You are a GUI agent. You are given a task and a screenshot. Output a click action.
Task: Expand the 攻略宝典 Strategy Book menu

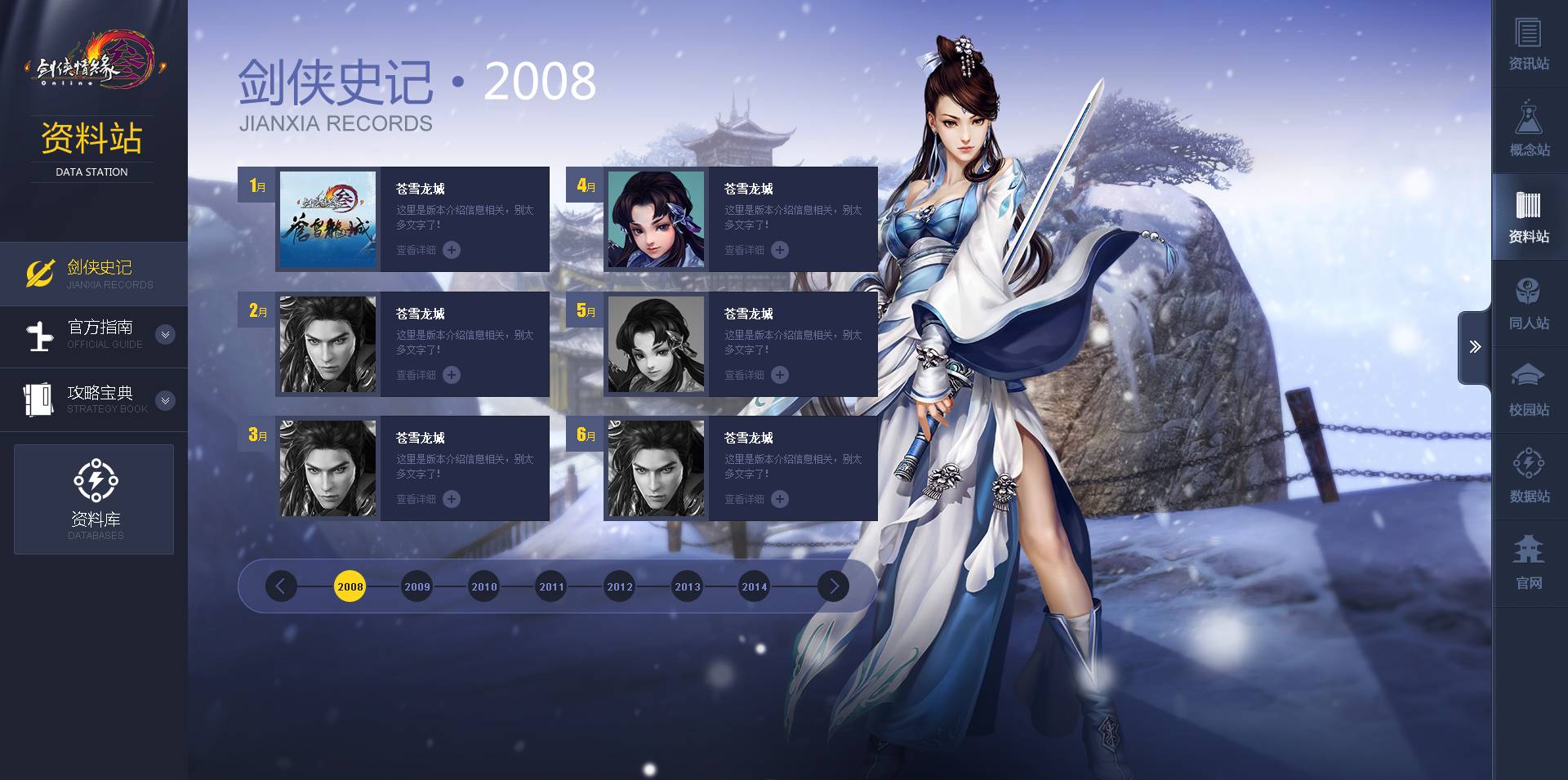pyautogui.click(x=165, y=400)
